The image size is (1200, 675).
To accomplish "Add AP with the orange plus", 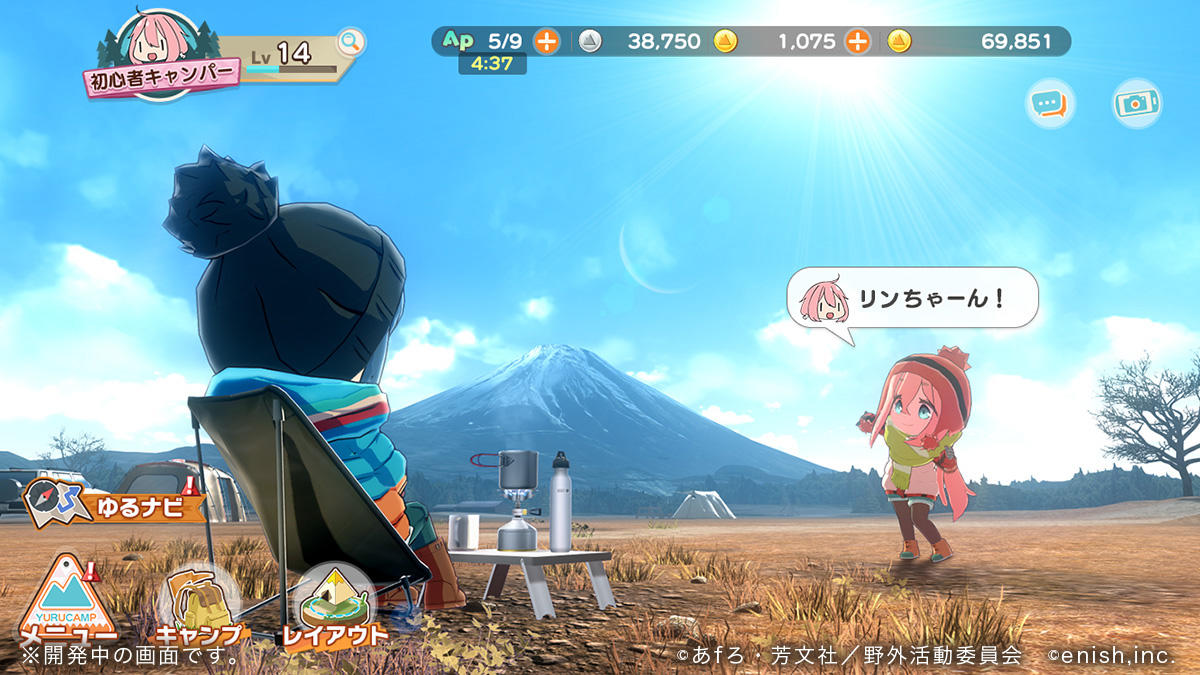I will tap(546, 41).
